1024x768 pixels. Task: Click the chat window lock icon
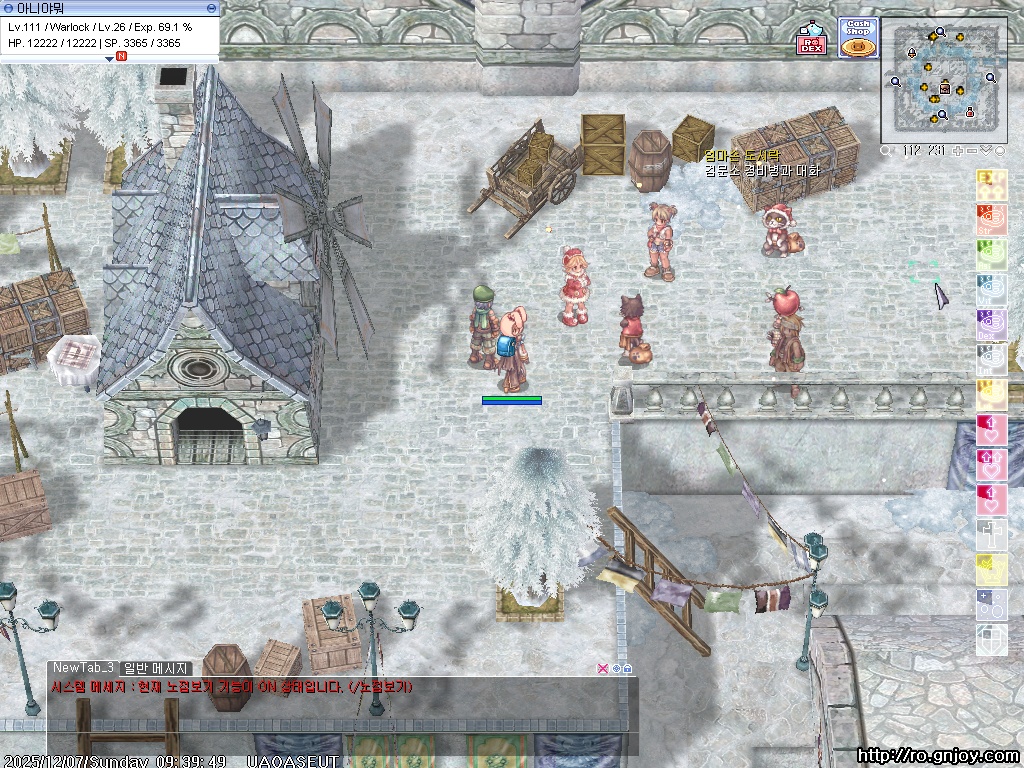click(627, 668)
